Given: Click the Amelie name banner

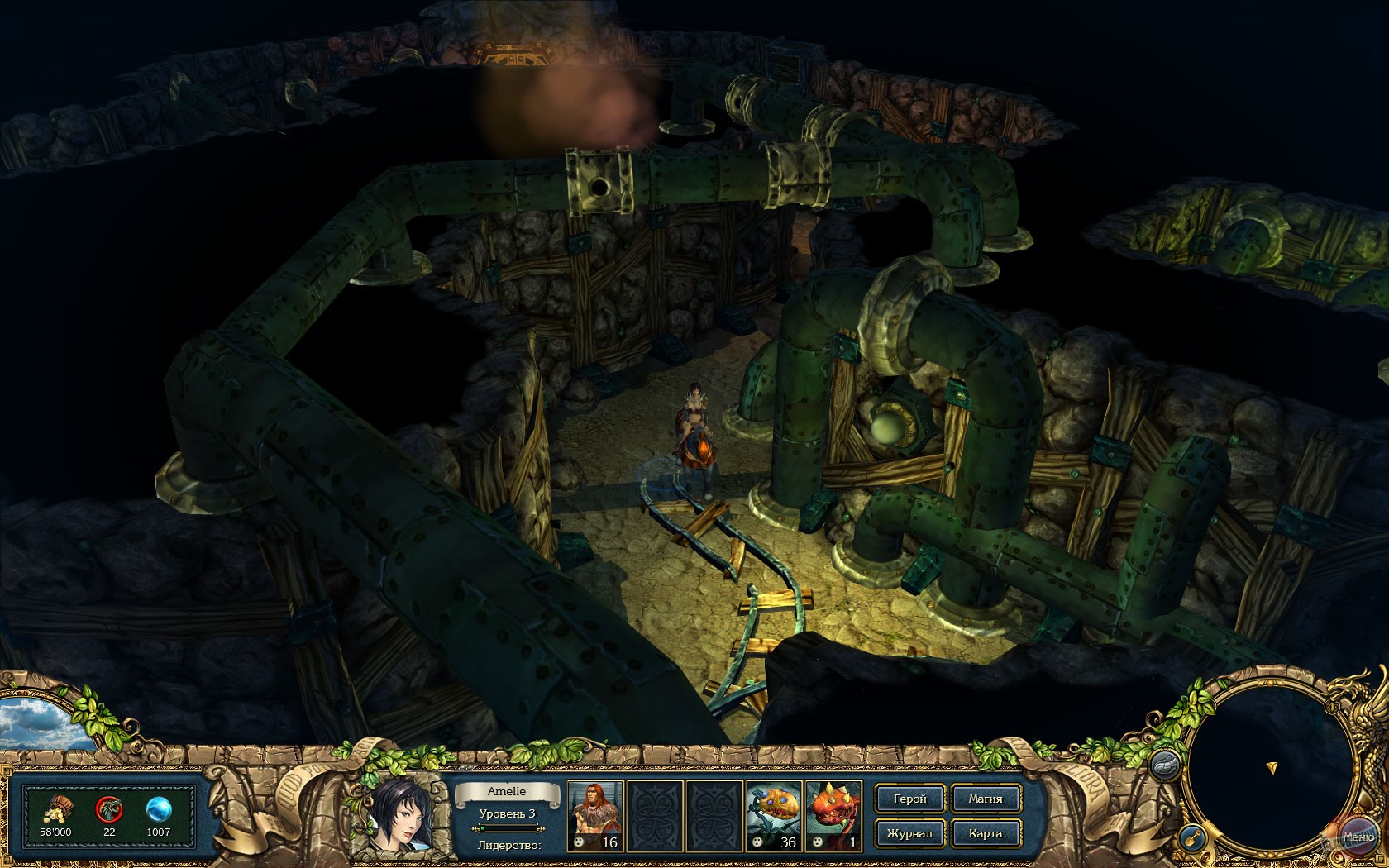Looking at the screenshot, I should [x=507, y=791].
